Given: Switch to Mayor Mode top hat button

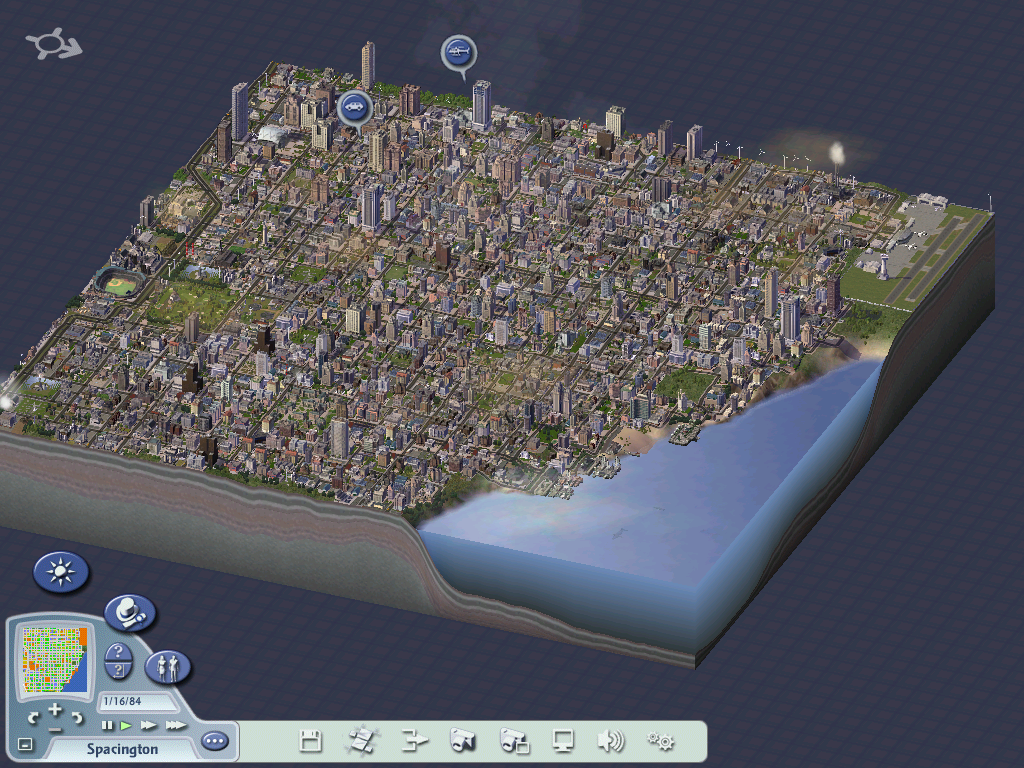Looking at the screenshot, I should click(130, 612).
